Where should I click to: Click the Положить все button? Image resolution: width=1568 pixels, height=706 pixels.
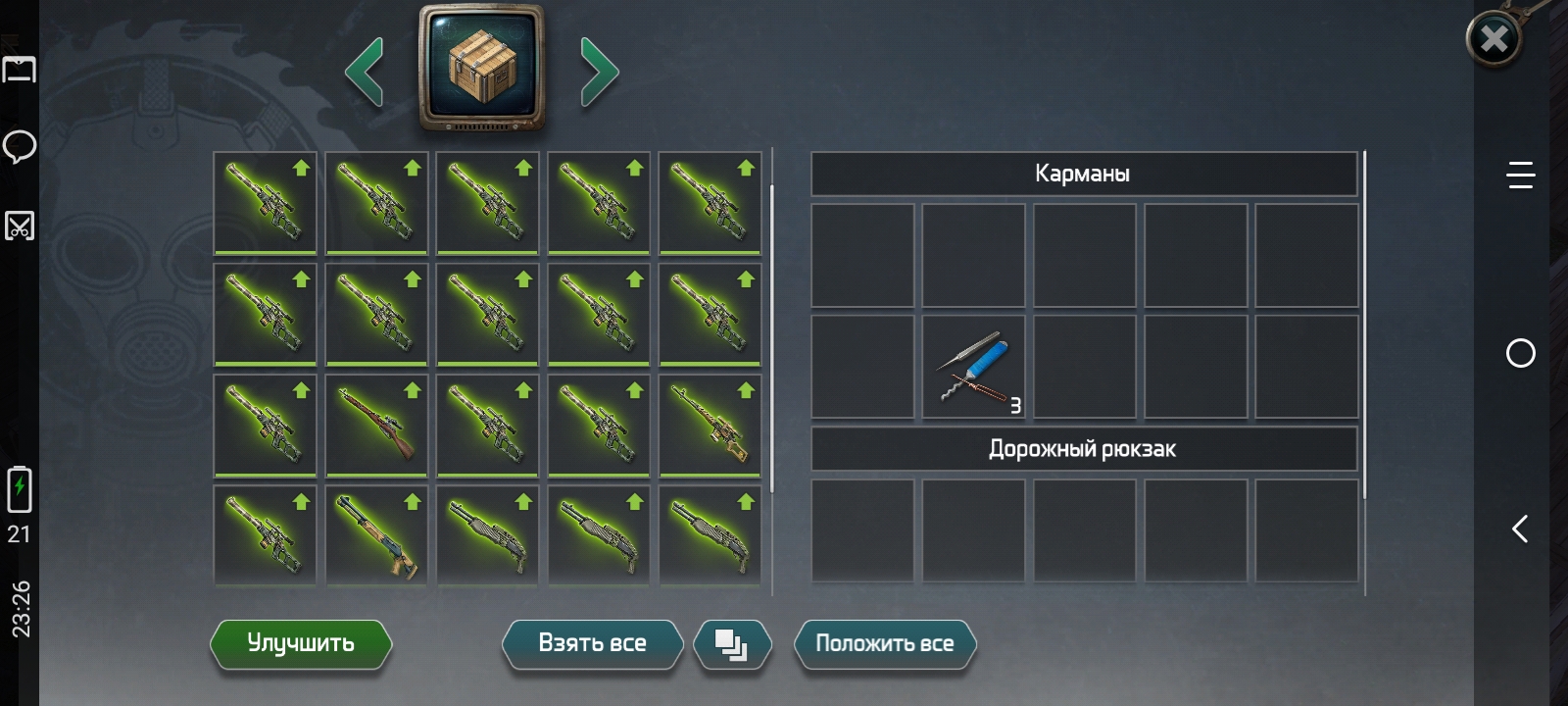(x=884, y=643)
